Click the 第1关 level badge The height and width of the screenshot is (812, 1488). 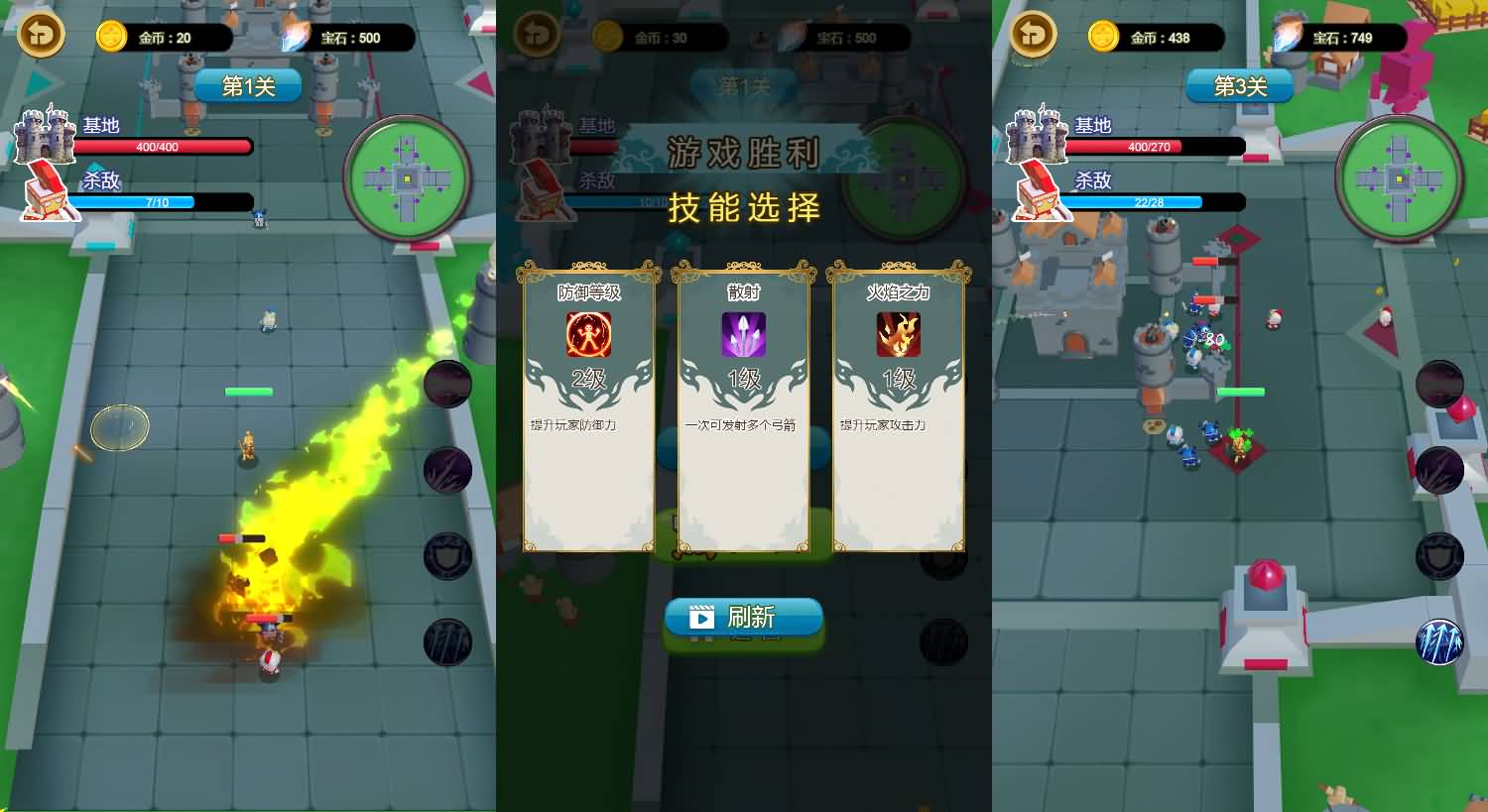[x=247, y=85]
